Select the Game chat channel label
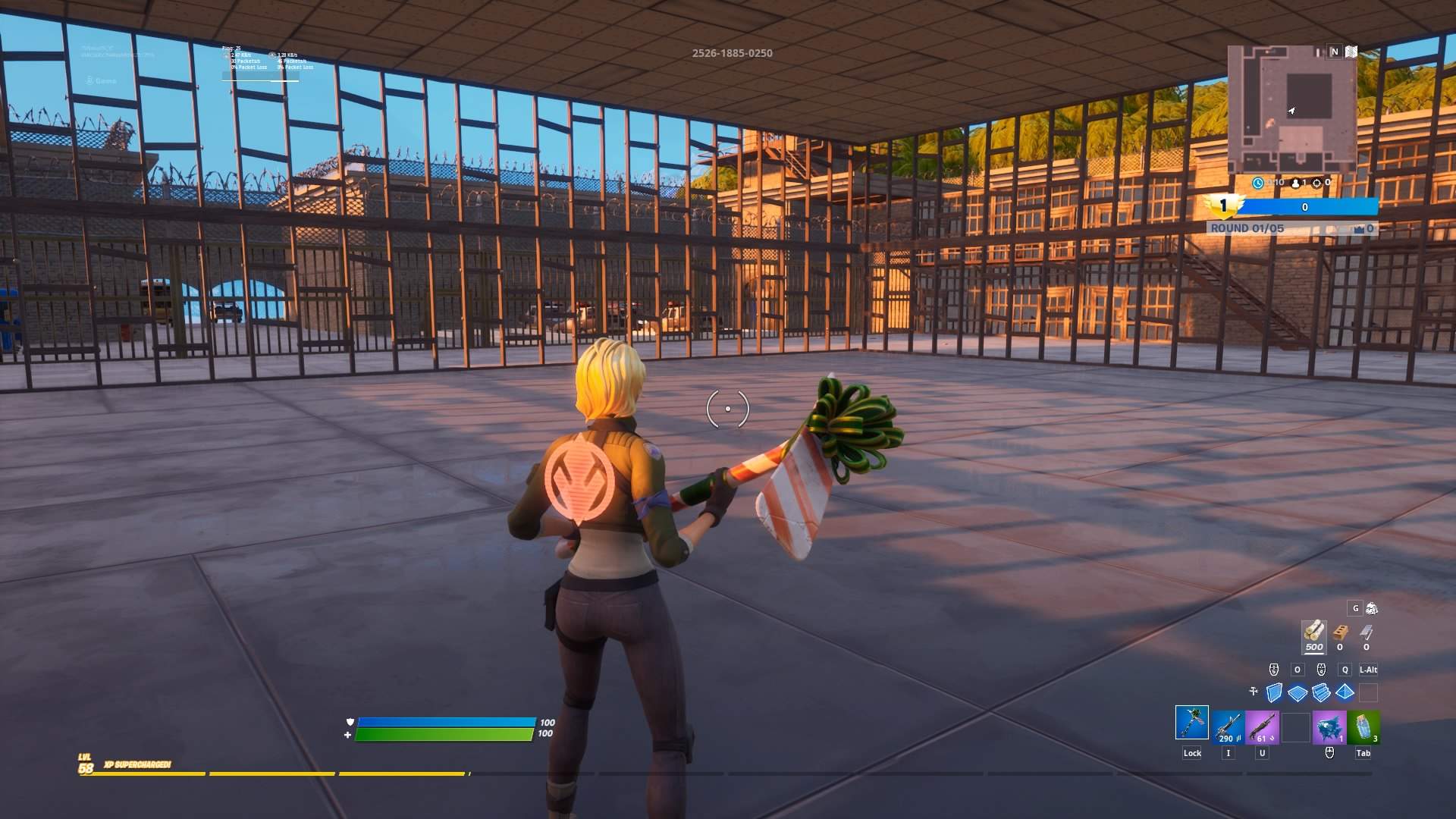1456x819 pixels. pos(105,80)
